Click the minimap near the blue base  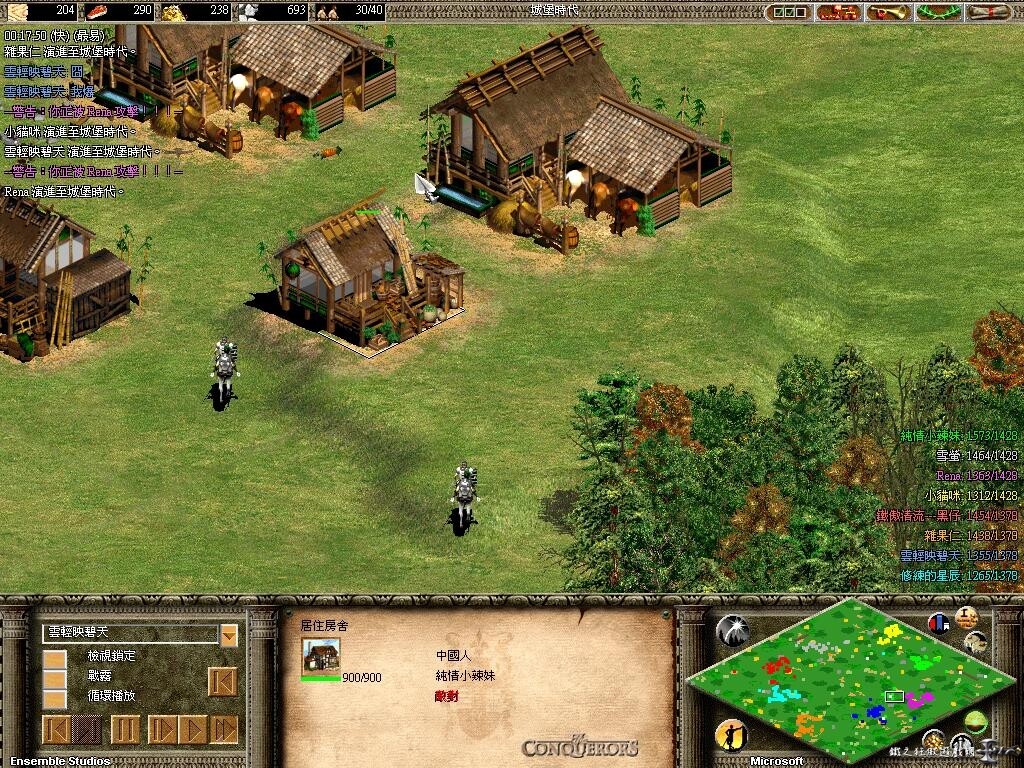point(876,711)
